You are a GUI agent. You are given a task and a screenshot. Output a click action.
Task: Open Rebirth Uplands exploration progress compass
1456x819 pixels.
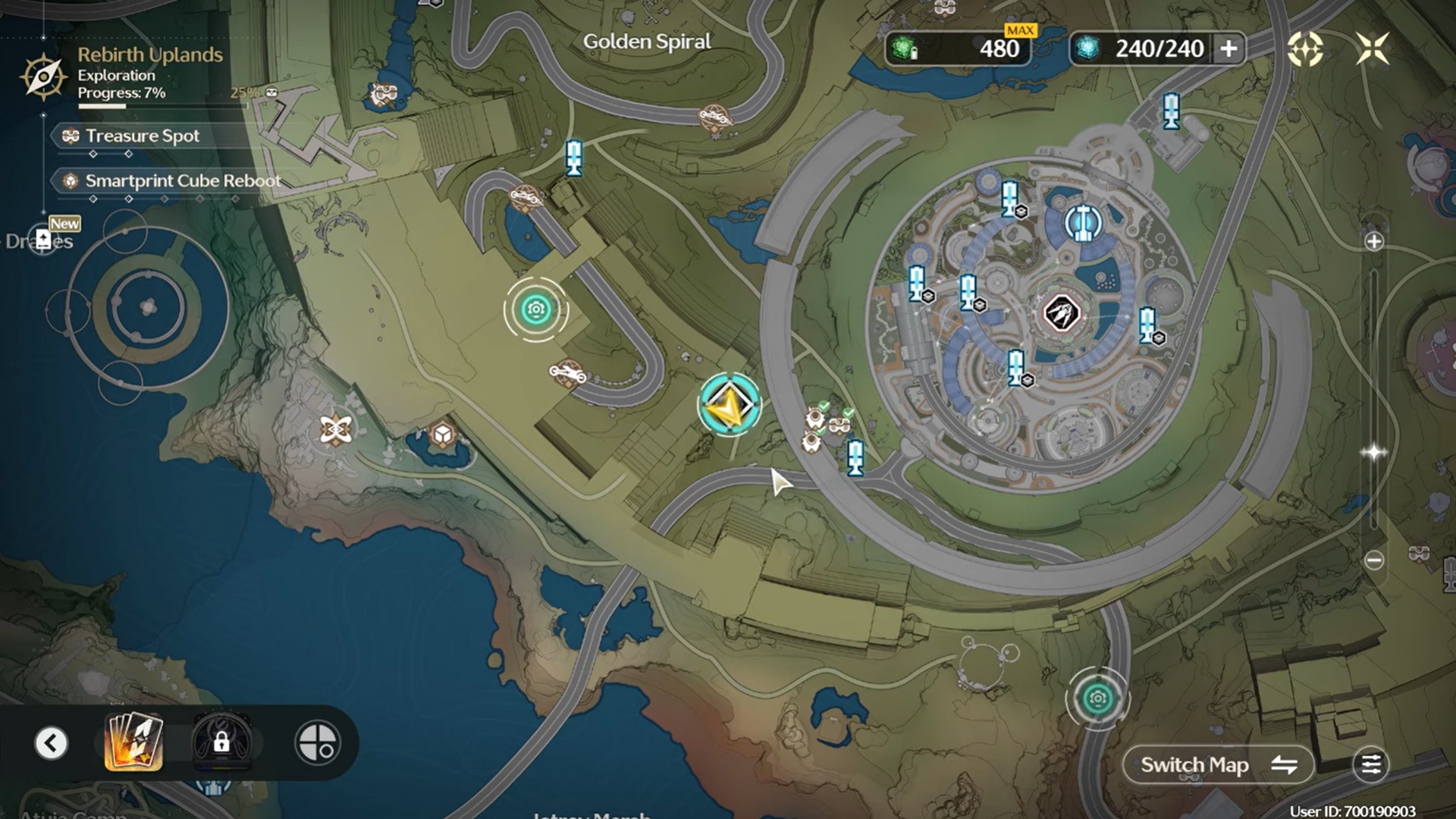coord(43,76)
